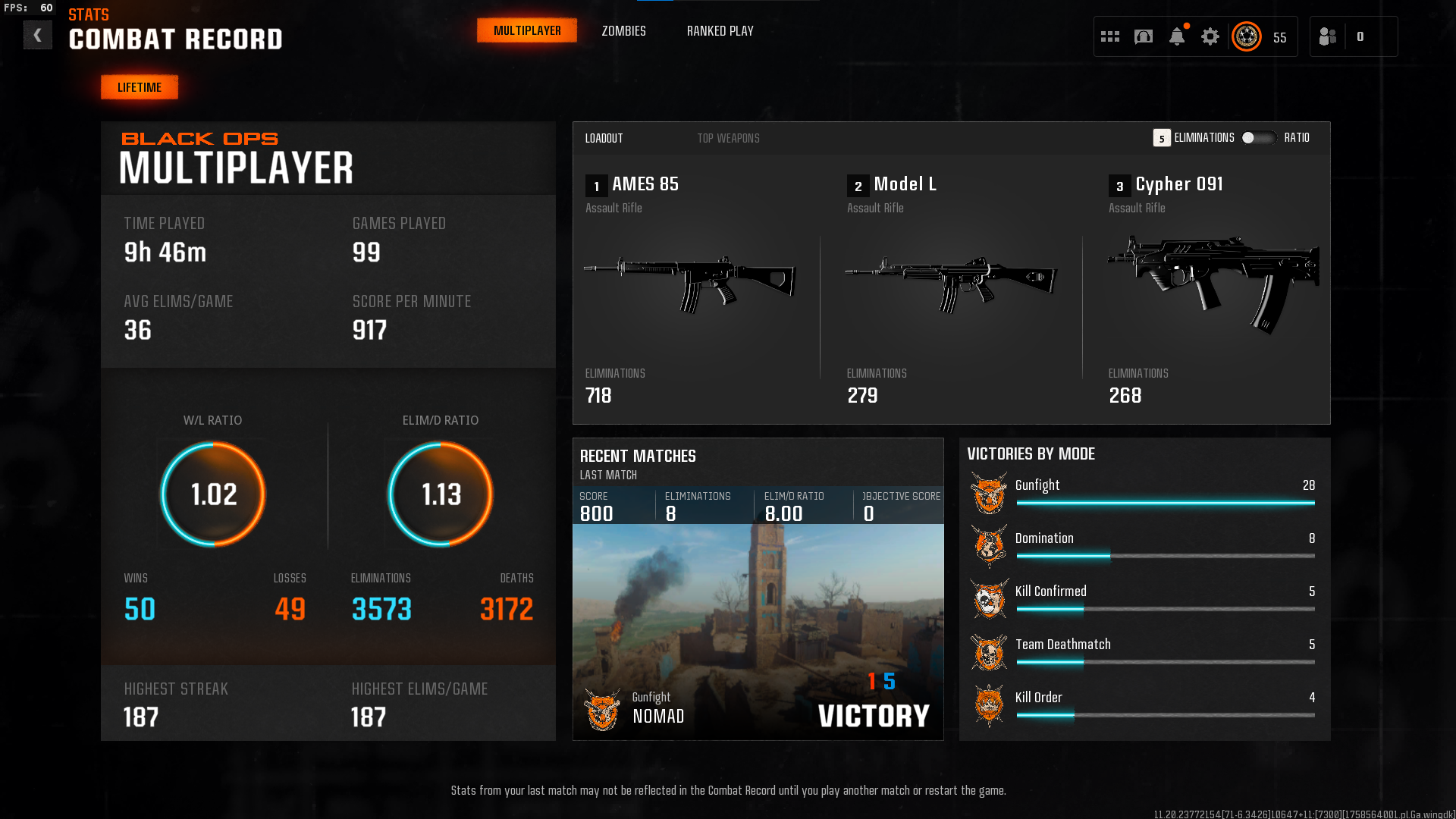The width and height of the screenshot is (1456, 819).
Task: Open the friends party icon
Action: click(1328, 36)
